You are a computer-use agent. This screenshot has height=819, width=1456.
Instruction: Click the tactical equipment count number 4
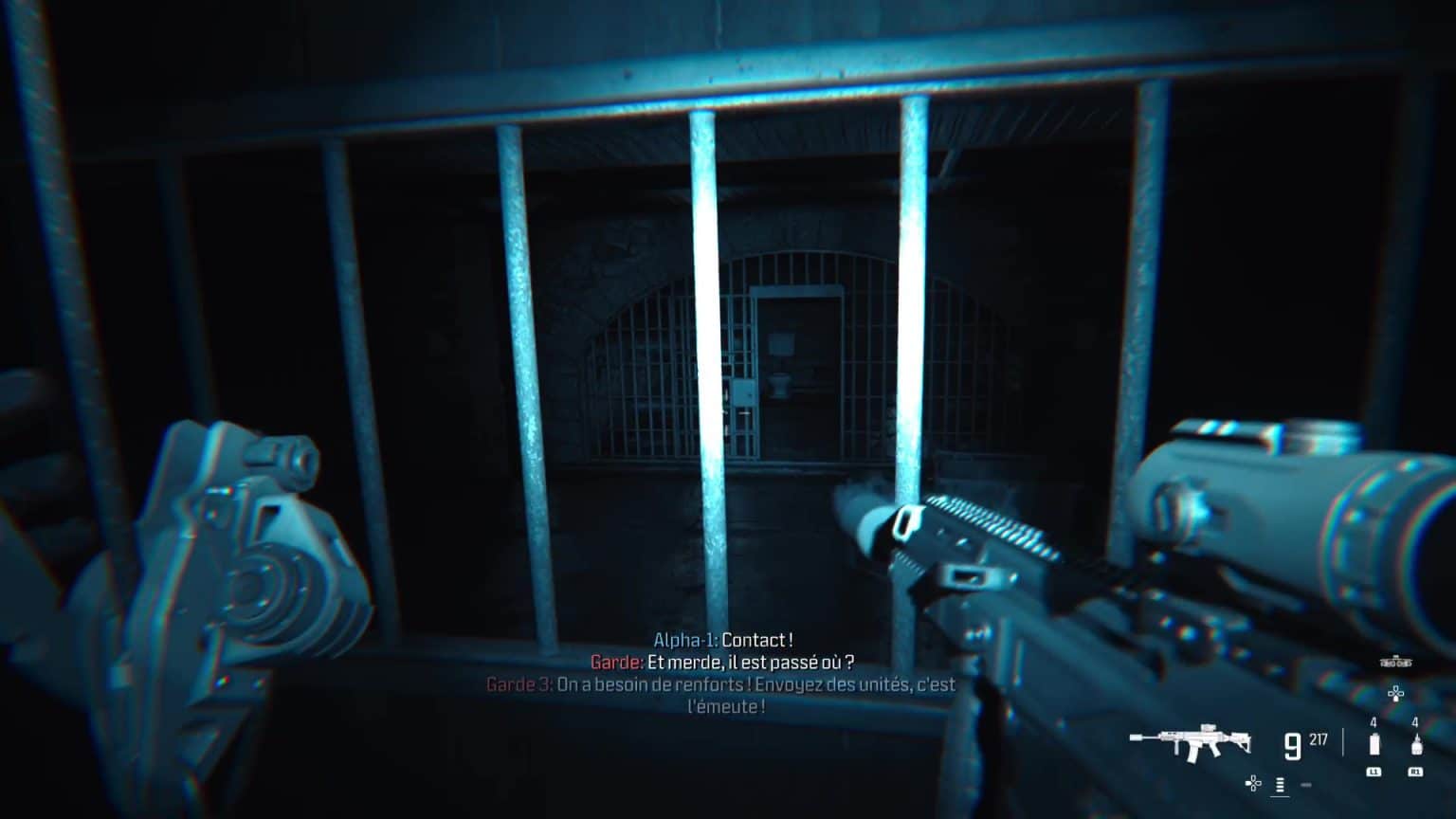[1374, 722]
